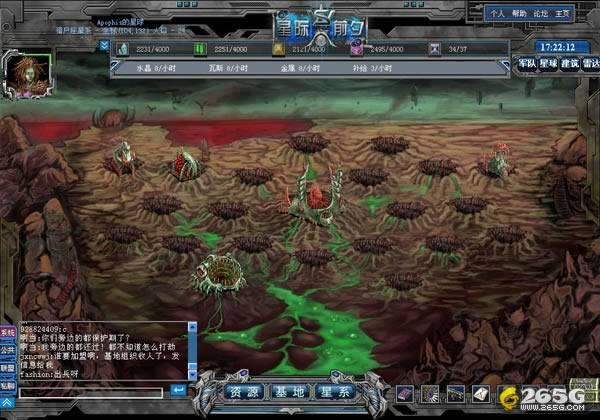Open the 军队 (Army) menu
The height and width of the screenshot is (420, 600).
click(527, 64)
